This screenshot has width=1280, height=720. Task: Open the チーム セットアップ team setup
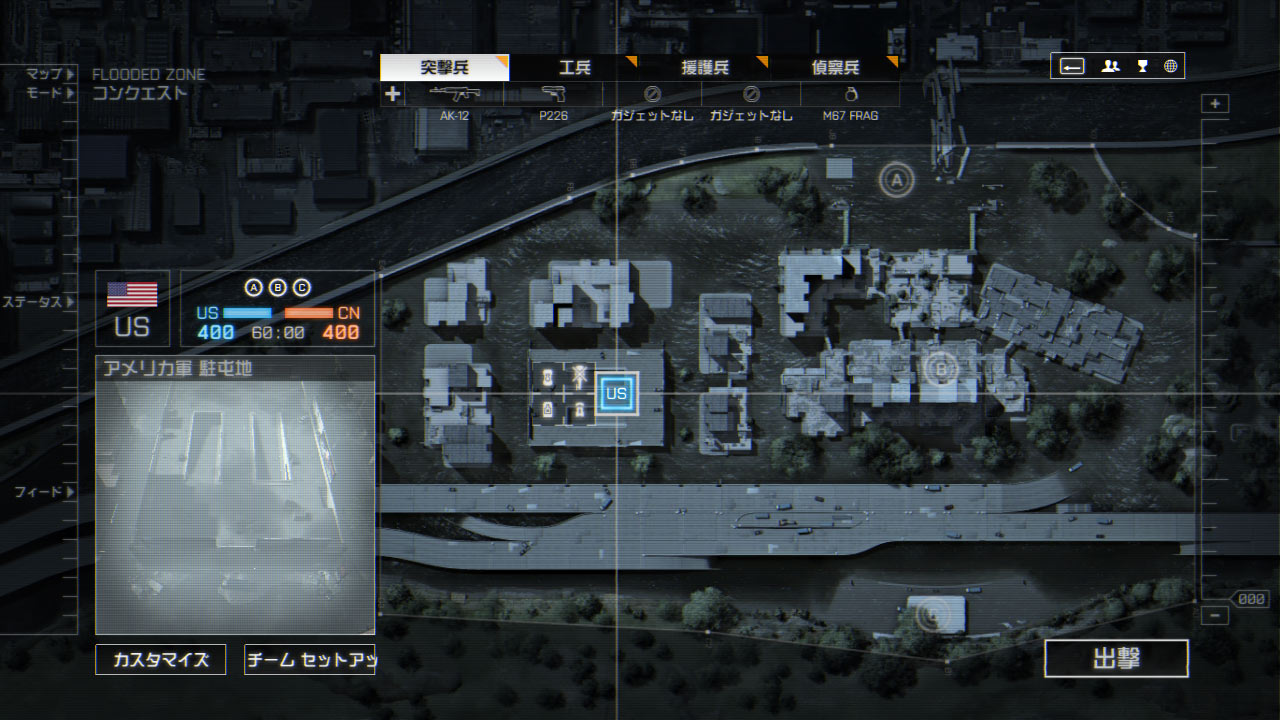click(x=309, y=660)
